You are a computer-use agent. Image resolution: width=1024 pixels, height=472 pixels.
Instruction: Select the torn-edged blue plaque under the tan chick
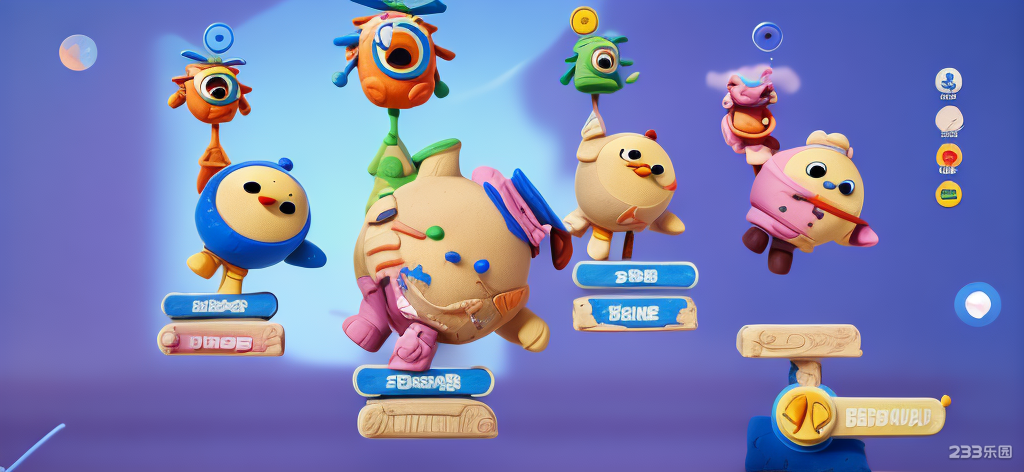click(x=635, y=313)
